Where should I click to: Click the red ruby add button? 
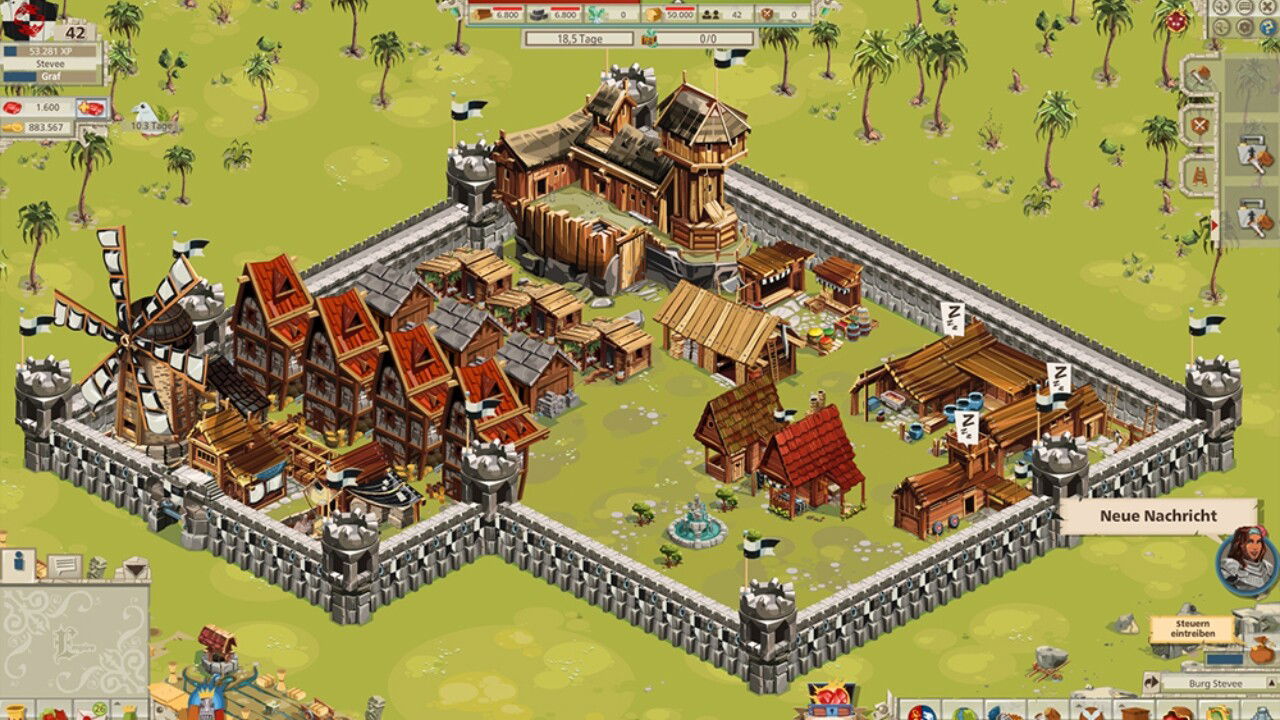tap(91, 107)
